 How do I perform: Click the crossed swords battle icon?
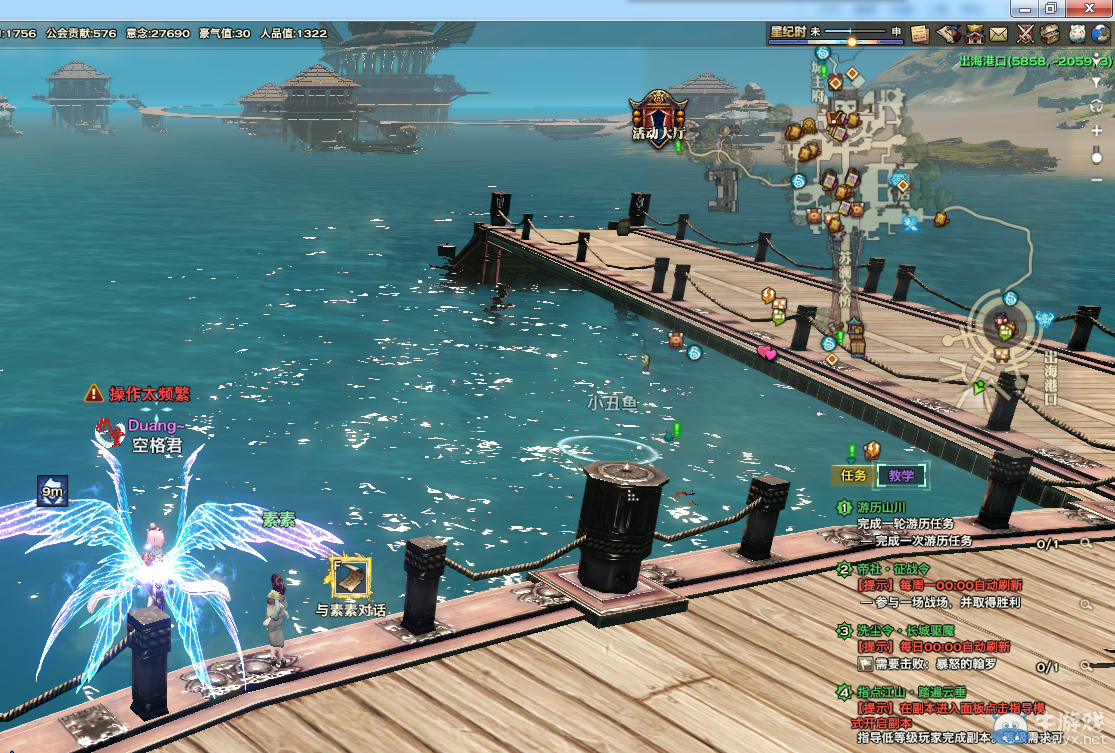click(1025, 33)
